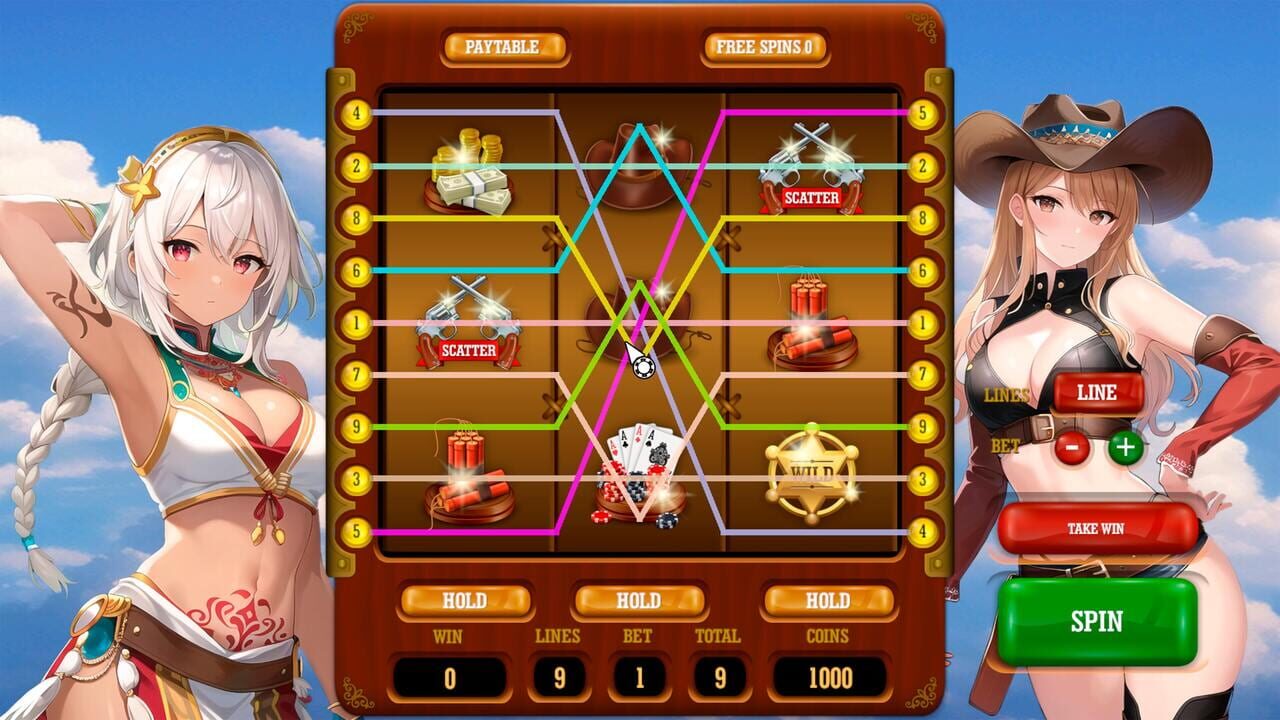Click the LINE selector button
1280x720 pixels.
(1096, 392)
